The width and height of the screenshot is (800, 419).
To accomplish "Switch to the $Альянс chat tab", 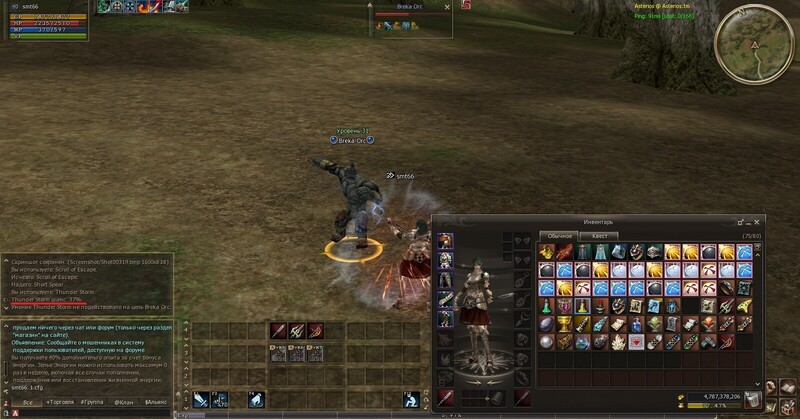I will click(x=156, y=402).
